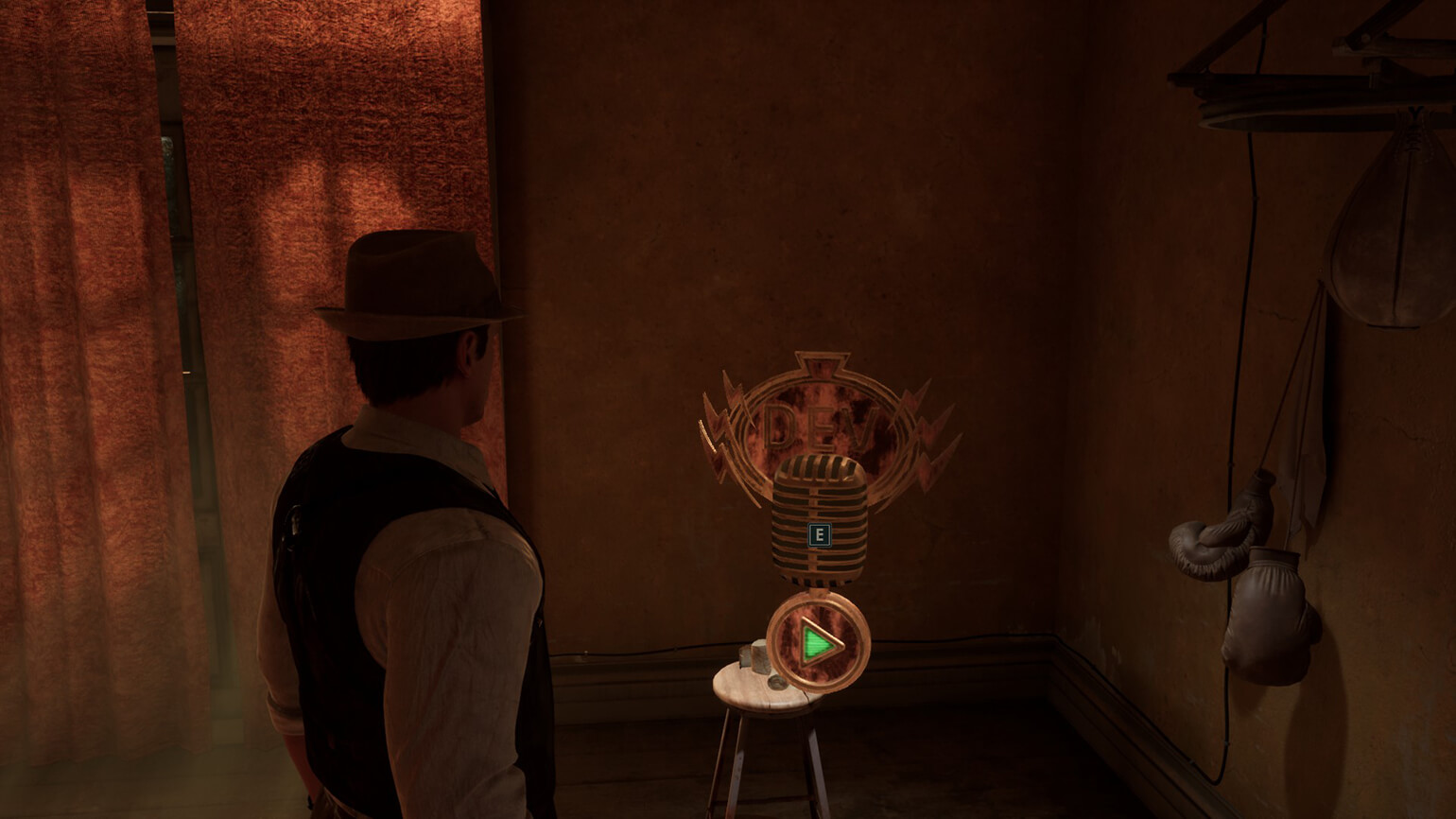The image size is (1456, 819).
Task: Play the developer commentary with green arrow
Action: tap(818, 643)
